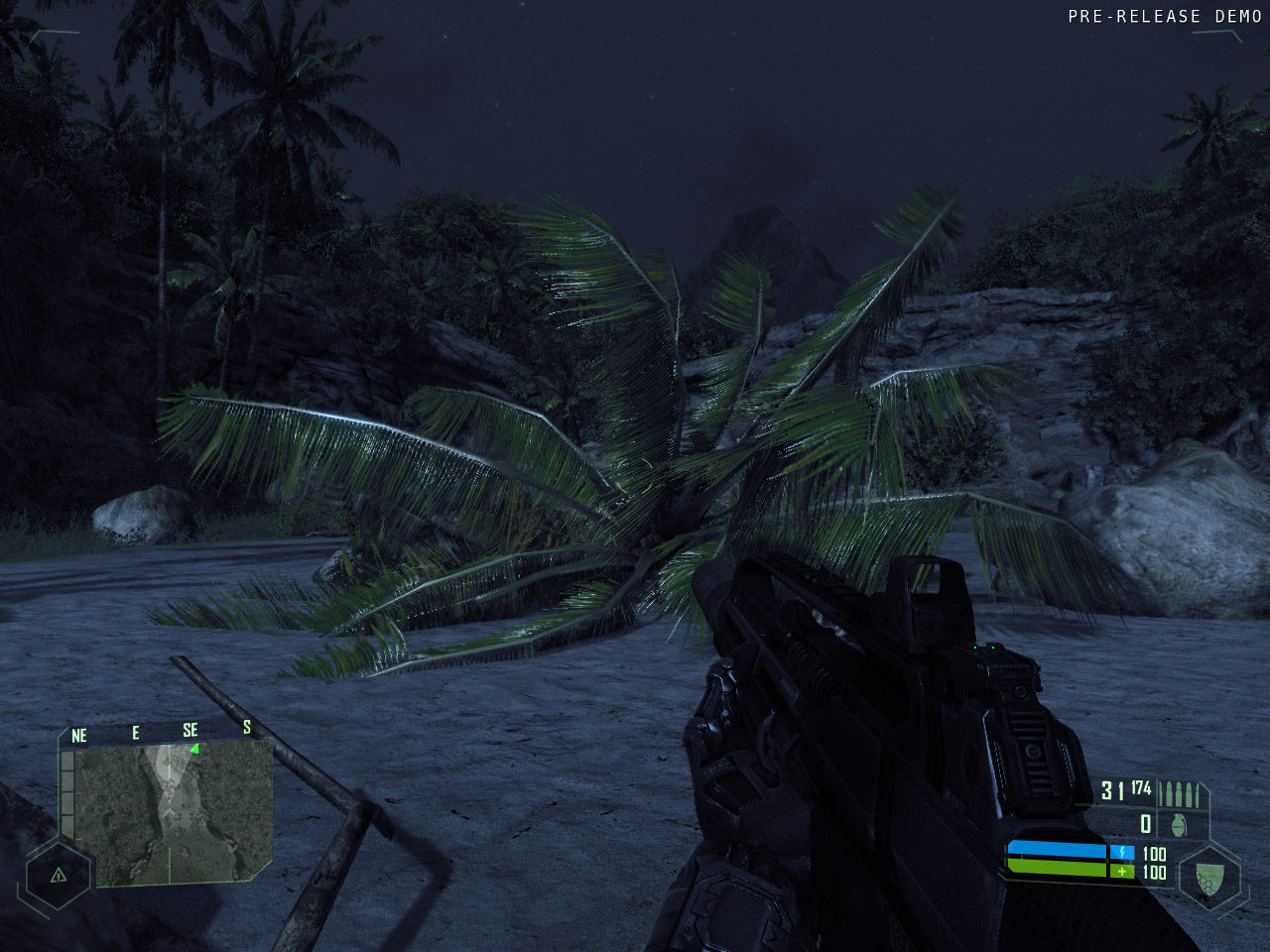Click the bullets fire mode icon
Viewport: 1270px width, 952px height.
(x=1181, y=793)
